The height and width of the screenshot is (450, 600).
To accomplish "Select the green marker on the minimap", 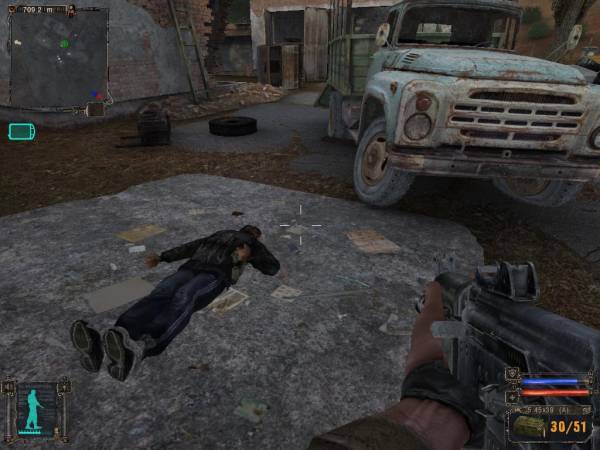I will tap(65, 44).
